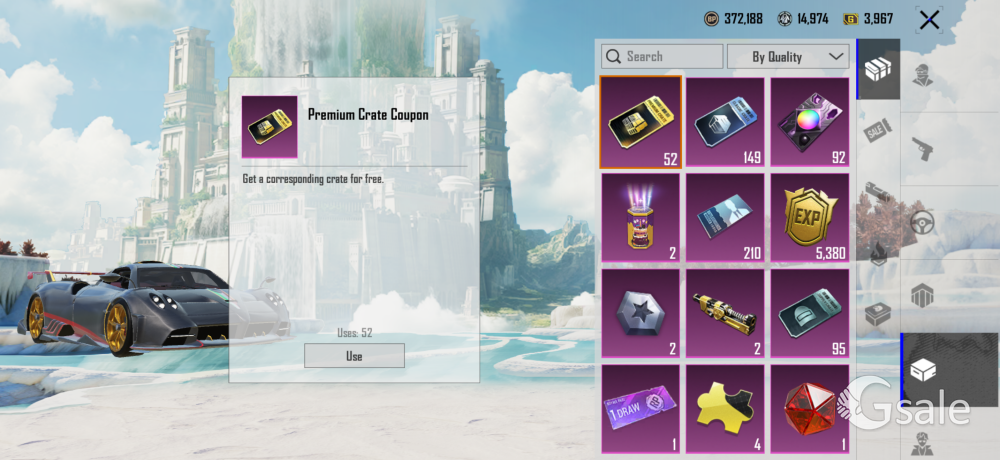Select the gold EXP badge item
The height and width of the screenshot is (460, 1000).
tap(809, 218)
